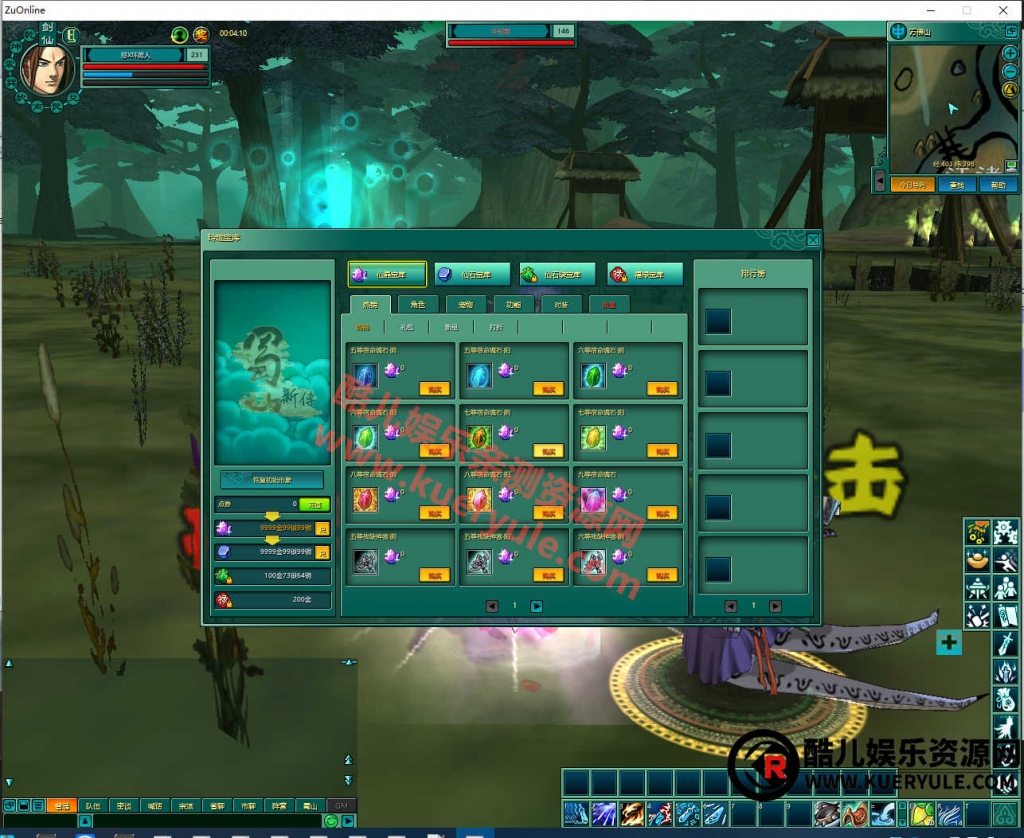
Task: Select the 仙晶宝库 shop category
Action: point(387,274)
